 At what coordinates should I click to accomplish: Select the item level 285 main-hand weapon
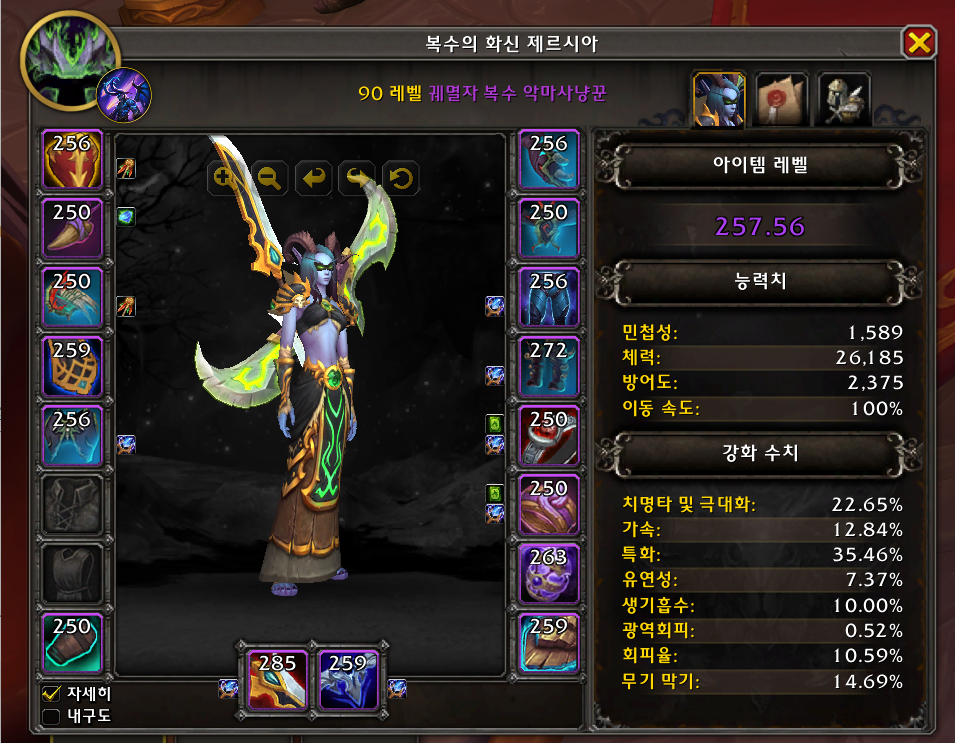click(277, 680)
